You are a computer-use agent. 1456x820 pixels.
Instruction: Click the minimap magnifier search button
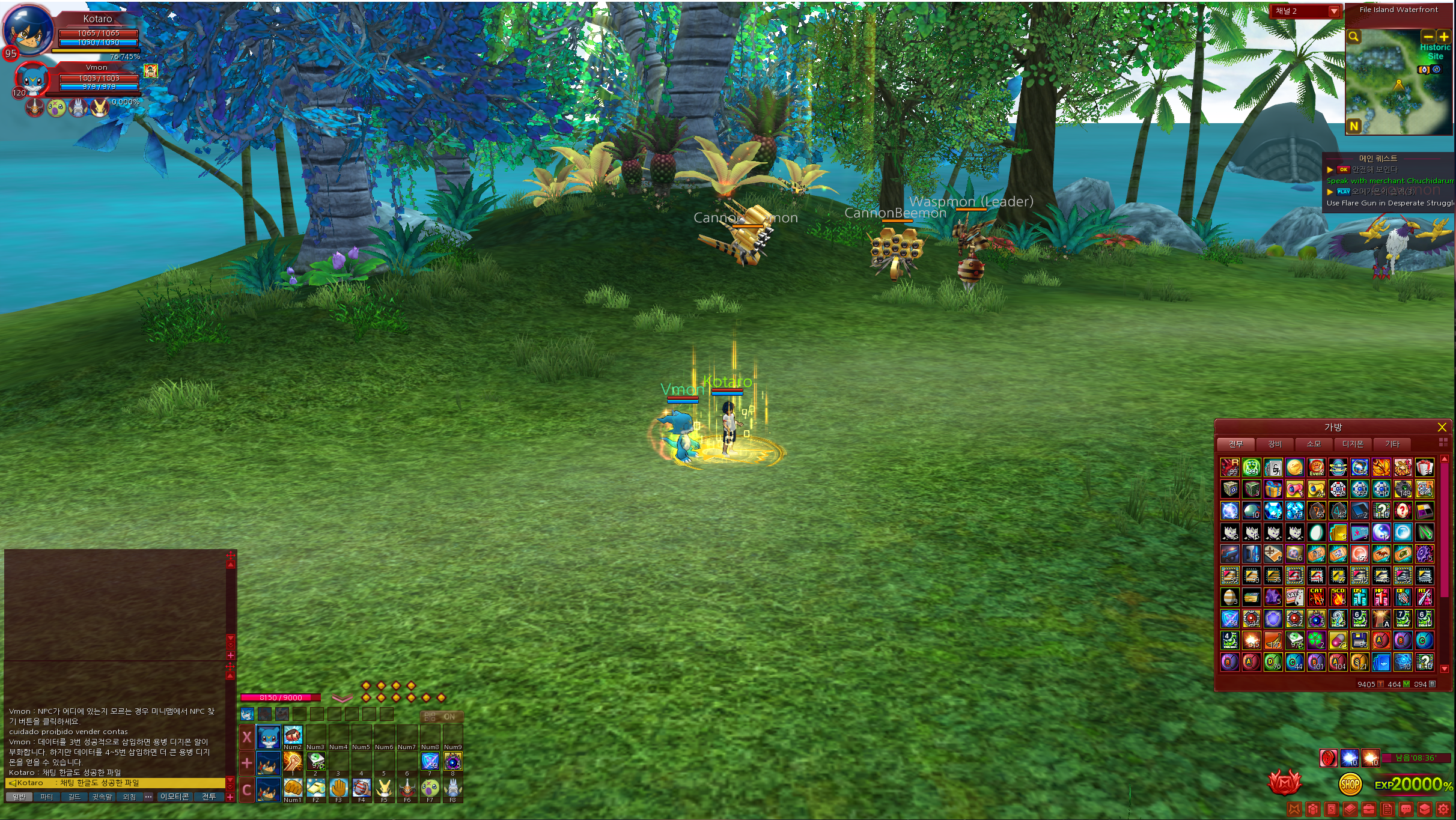click(1354, 37)
